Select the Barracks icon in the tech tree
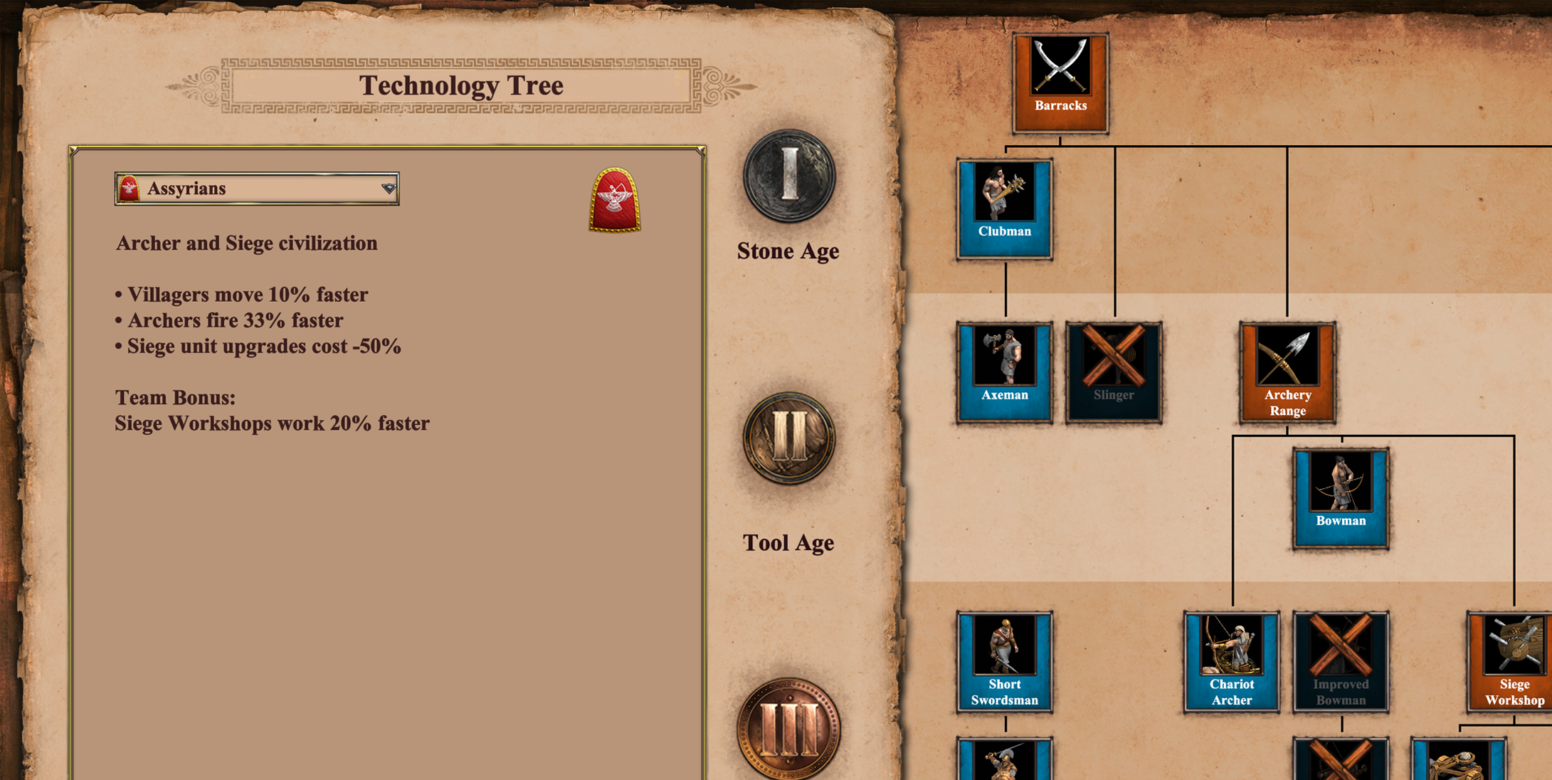 pyautogui.click(x=1059, y=83)
